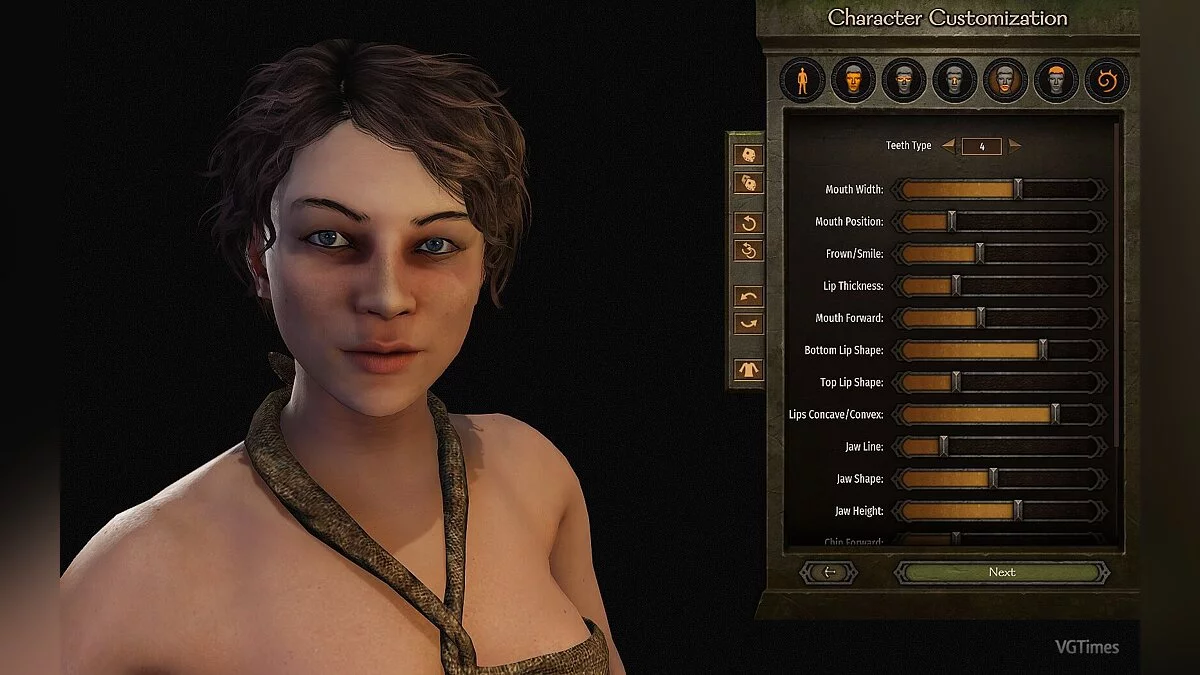Screen dimensions: 1200x675
Task: Open the full face customization tab
Action: [x=853, y=80]
